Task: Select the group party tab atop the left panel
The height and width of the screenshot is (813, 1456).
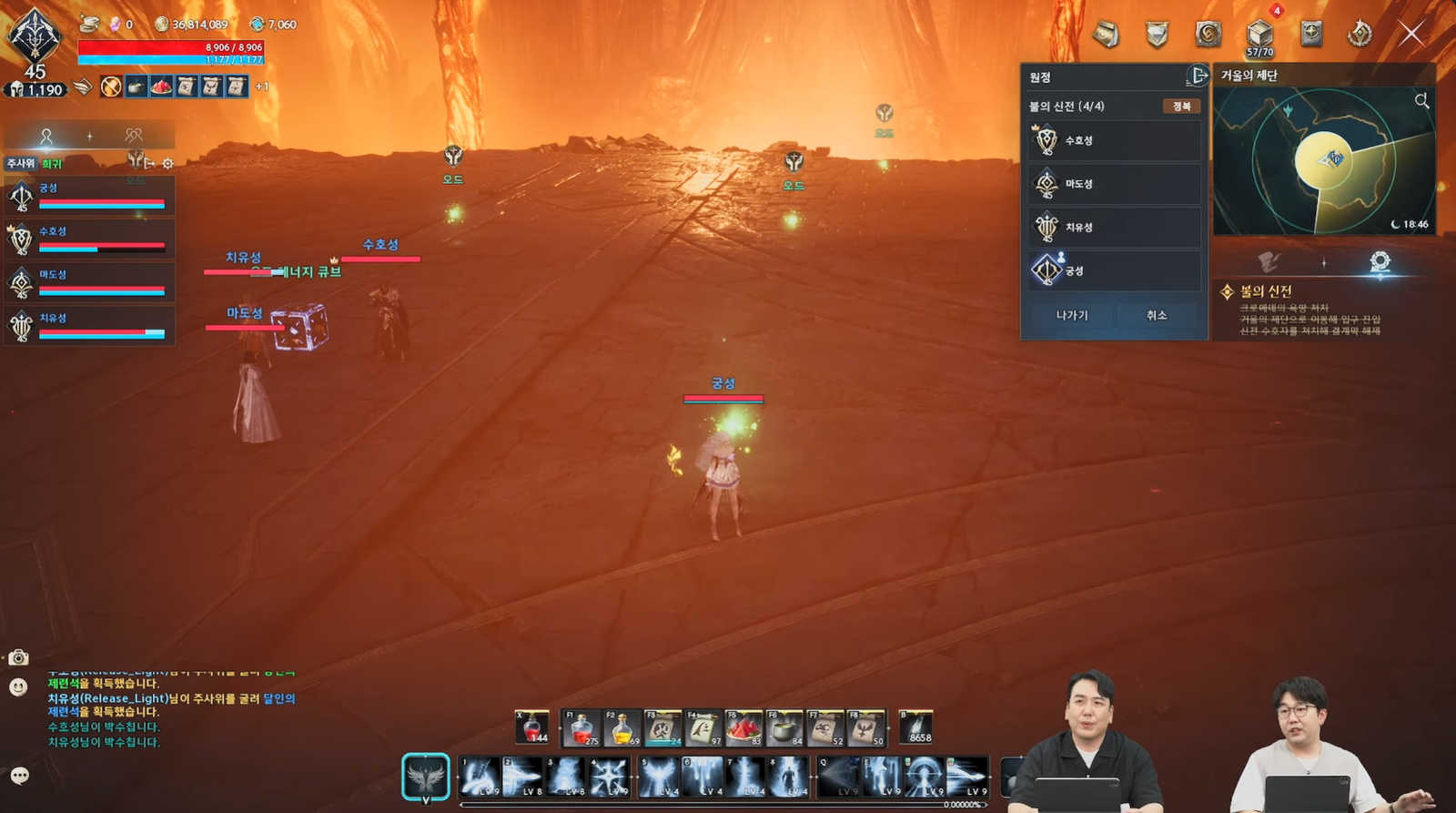Action: [x=134, y=135]
